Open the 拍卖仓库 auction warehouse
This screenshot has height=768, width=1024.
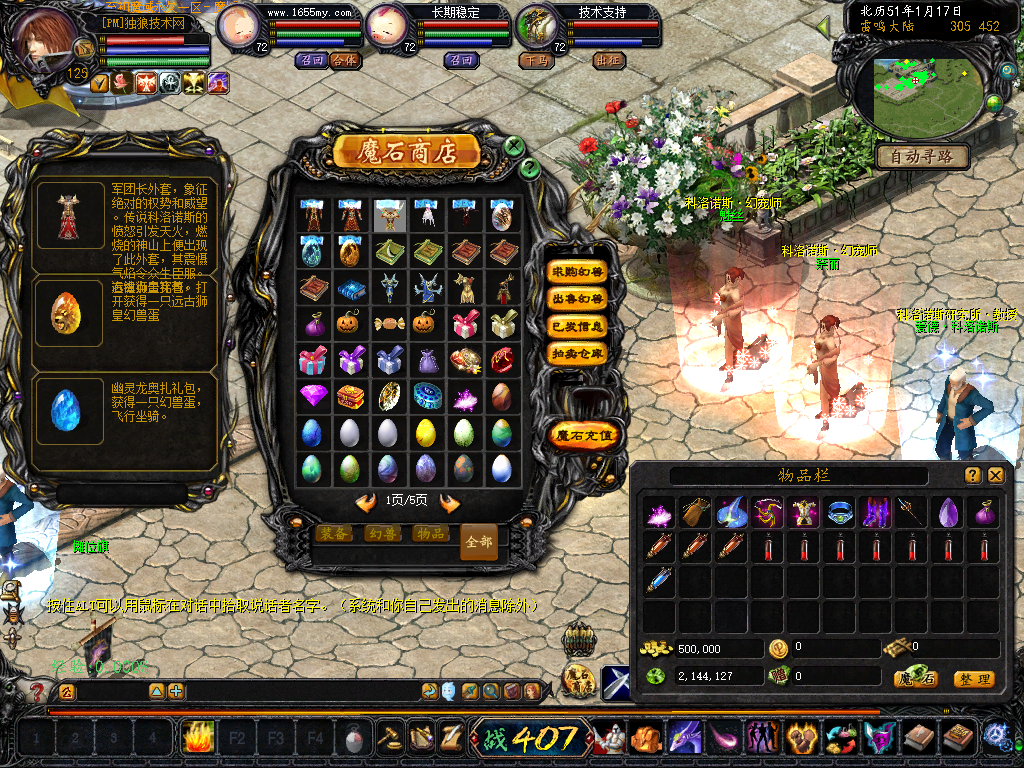coord(578,353)
